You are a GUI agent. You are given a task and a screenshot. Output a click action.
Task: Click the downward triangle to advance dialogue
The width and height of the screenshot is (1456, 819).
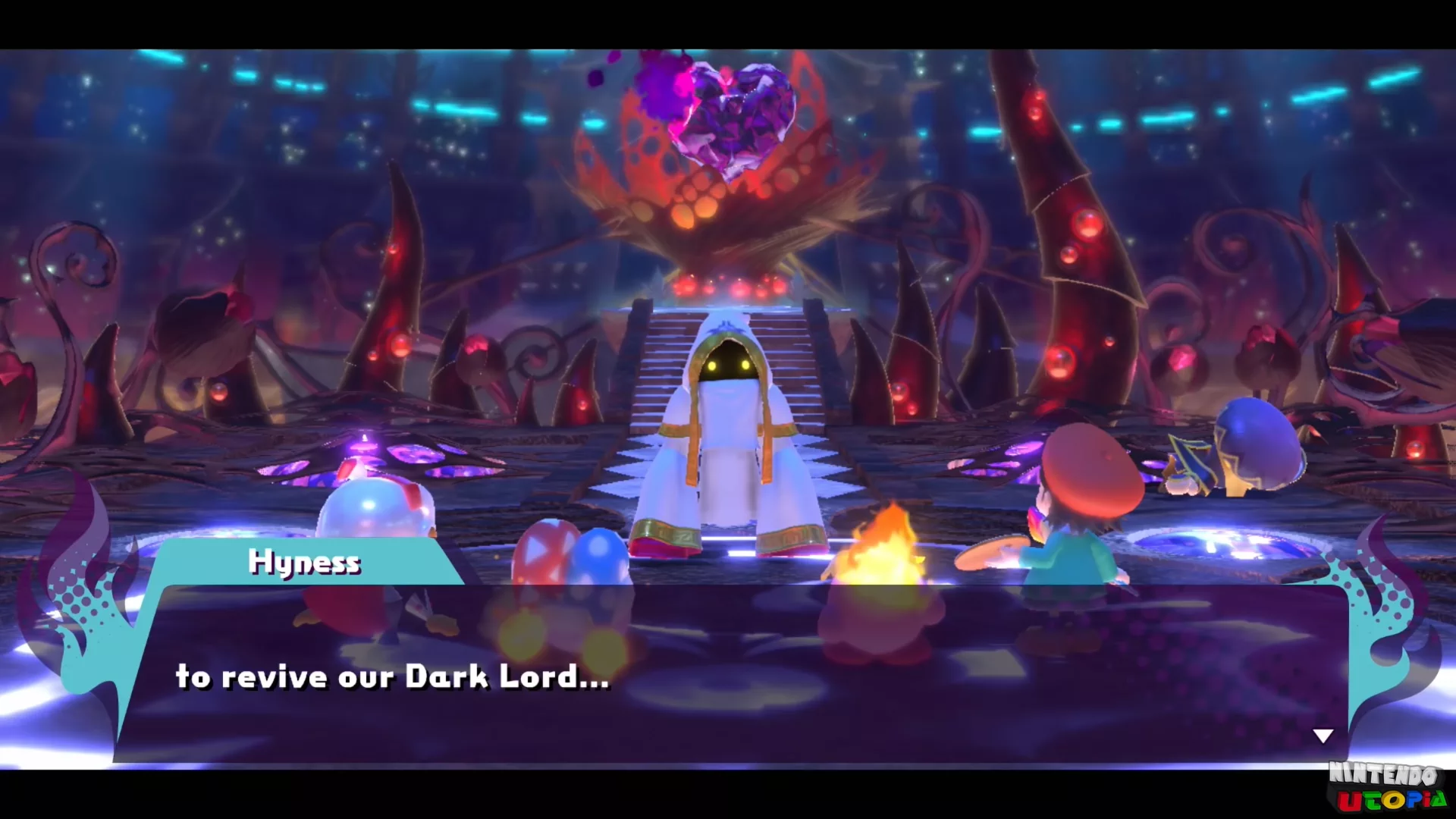pyautogui.click(x=1322, y=734)
